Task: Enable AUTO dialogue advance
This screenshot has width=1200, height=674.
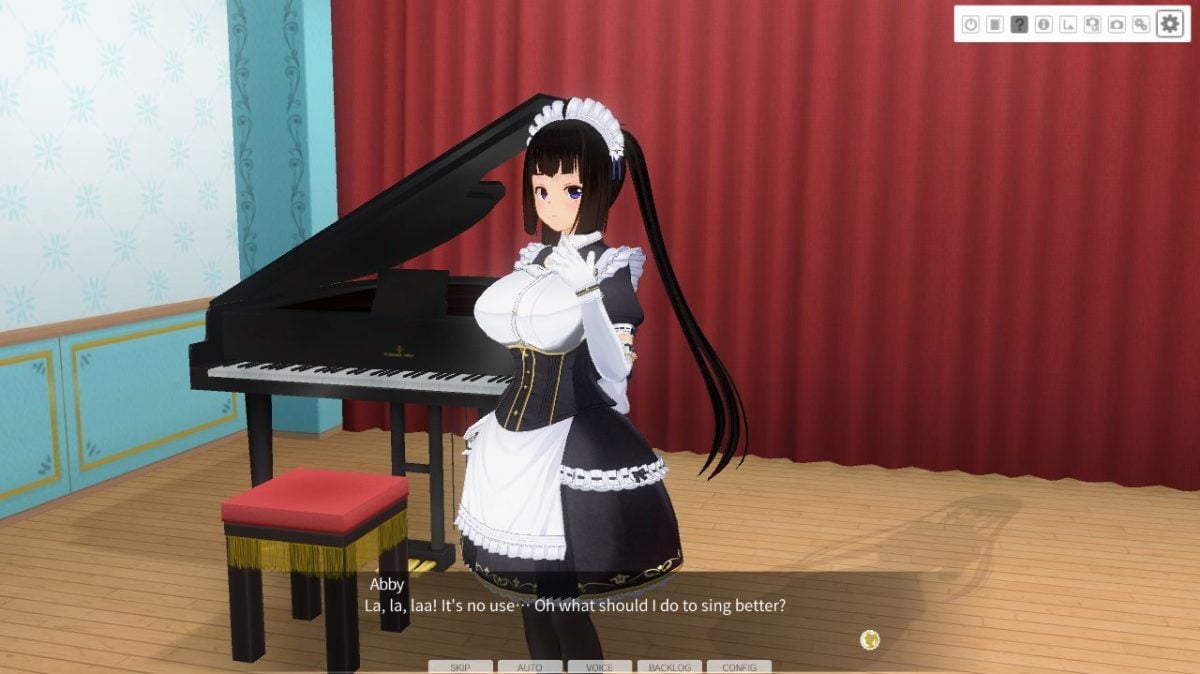Action: (x=530, y=667)
